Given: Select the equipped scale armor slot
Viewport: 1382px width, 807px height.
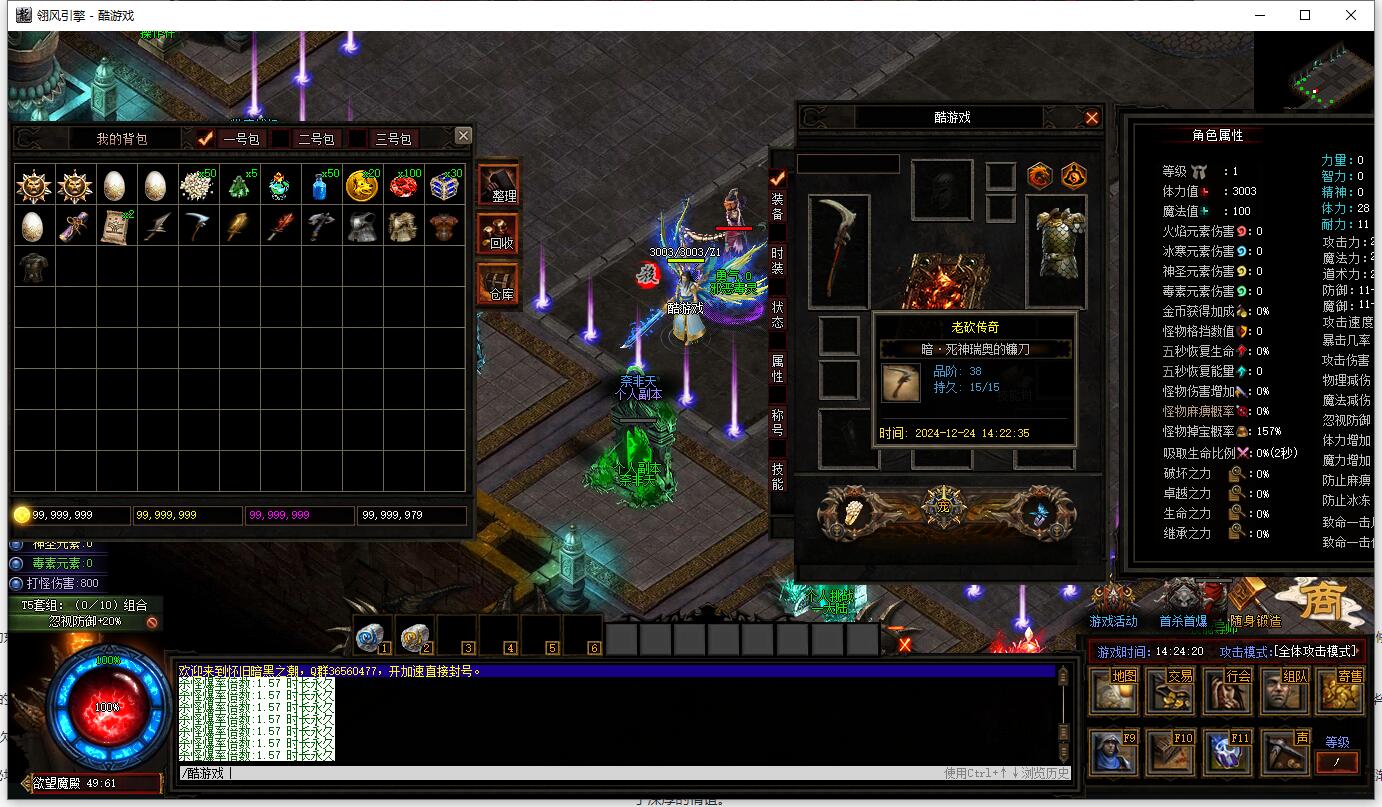Looking at the screenshot, I should click(1056, 250).
